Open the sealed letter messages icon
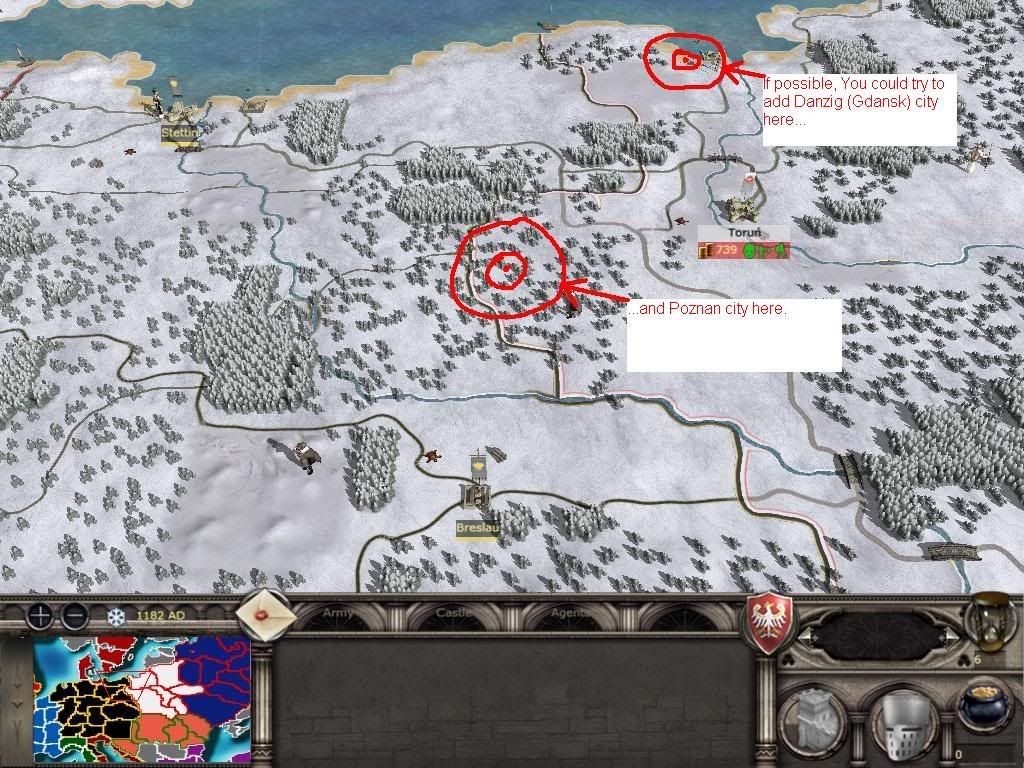 (x=266, y=615)
